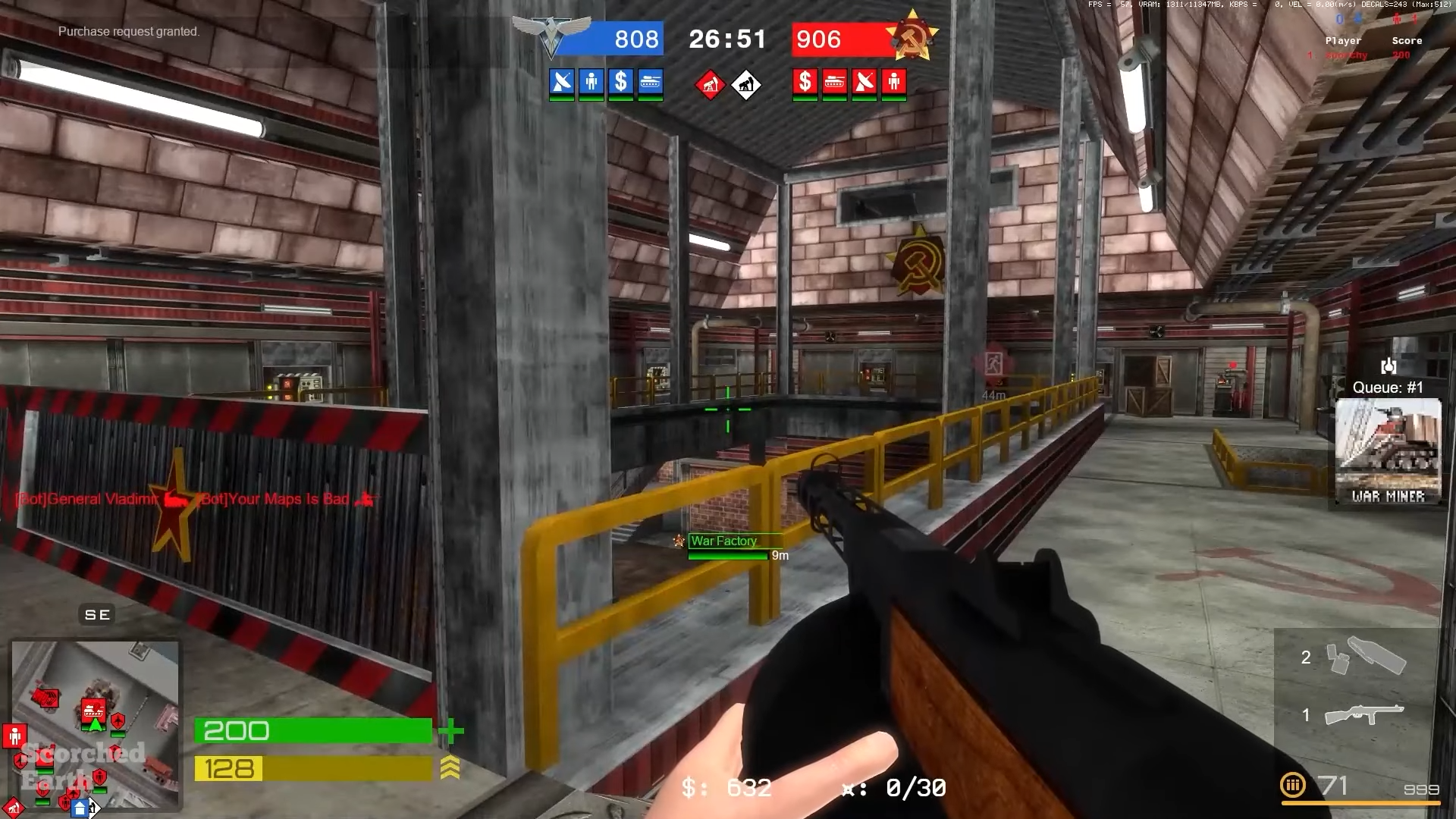Click the SE compass heading indicator
The width and height of the screenshot is (1456, 819).
pyautogui.click(x=96, y=614)
